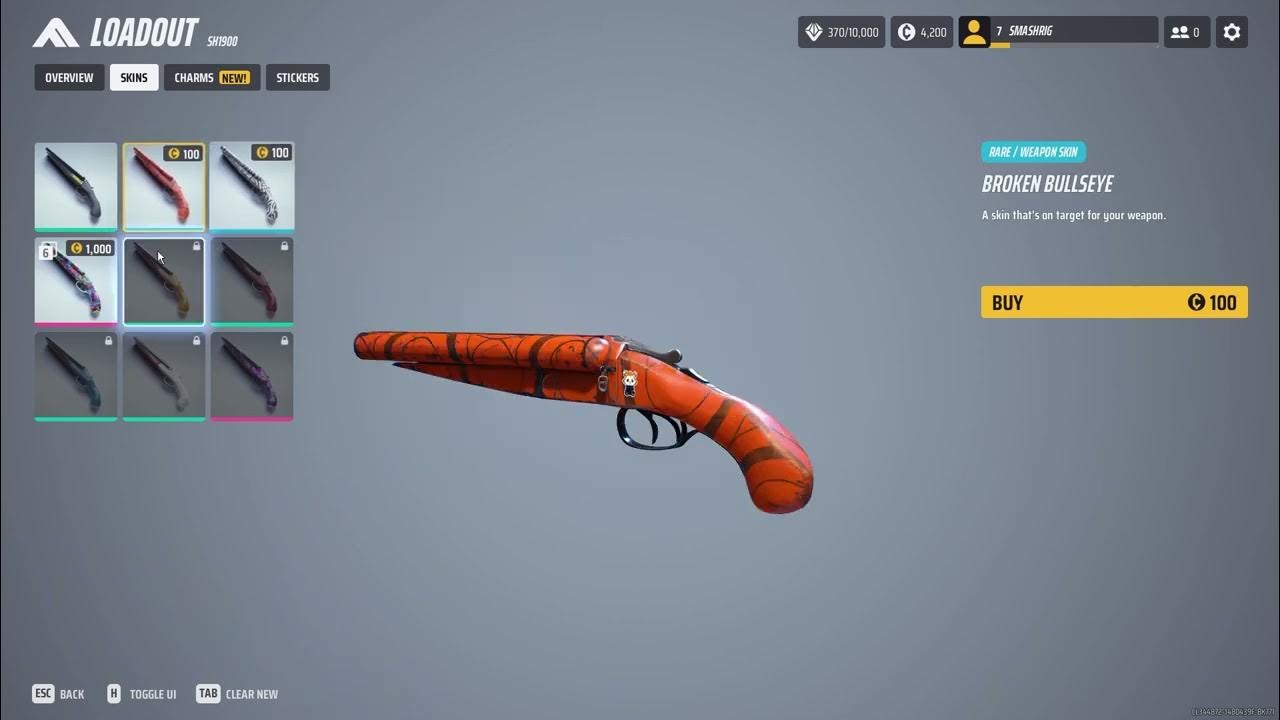Image resolution: width=1280 pixels, height=720 pixels.
Task: Switch to the Overview tab
Action: (69, 78)
